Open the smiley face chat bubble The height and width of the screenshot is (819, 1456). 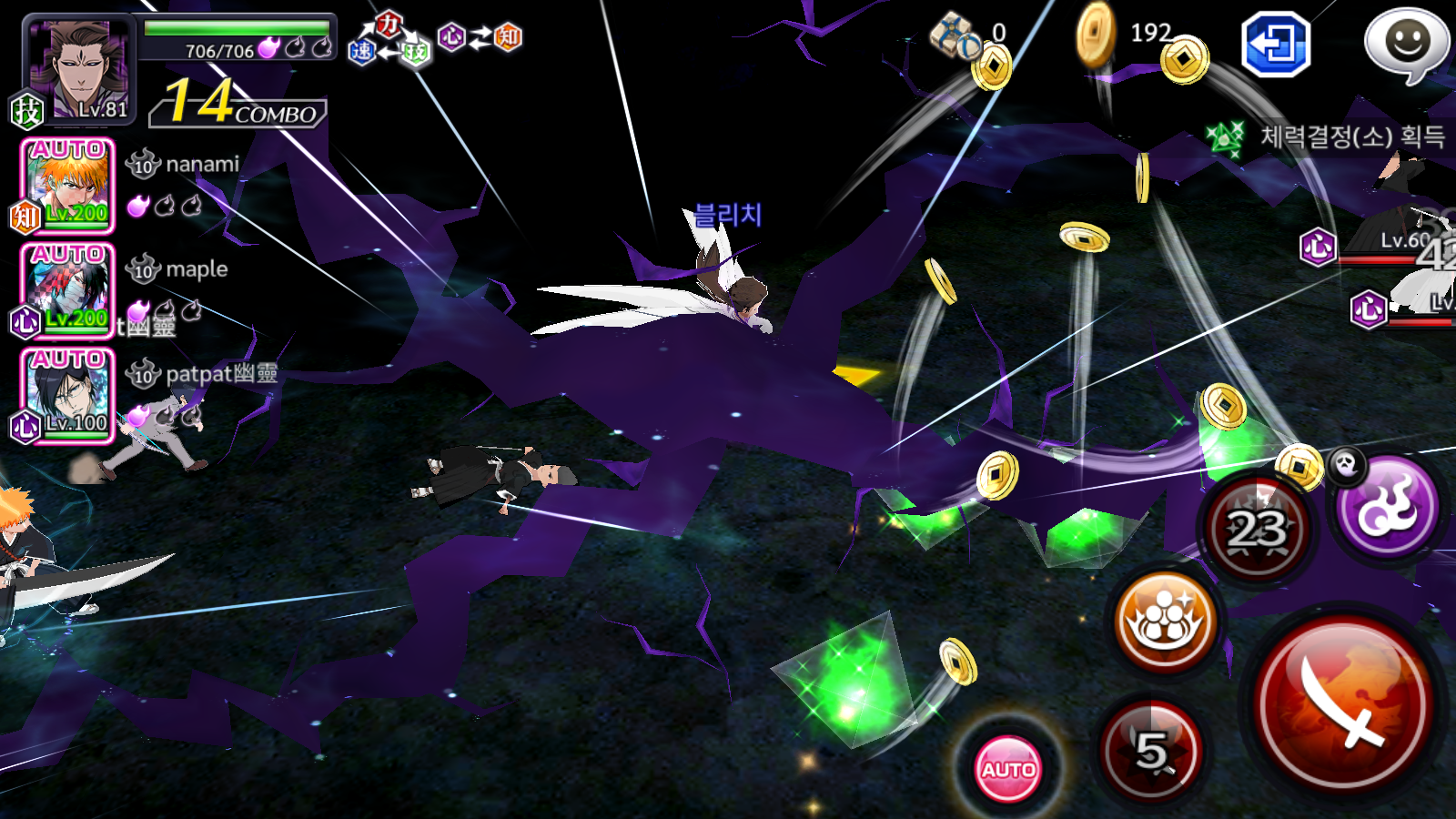(1406, 44)
